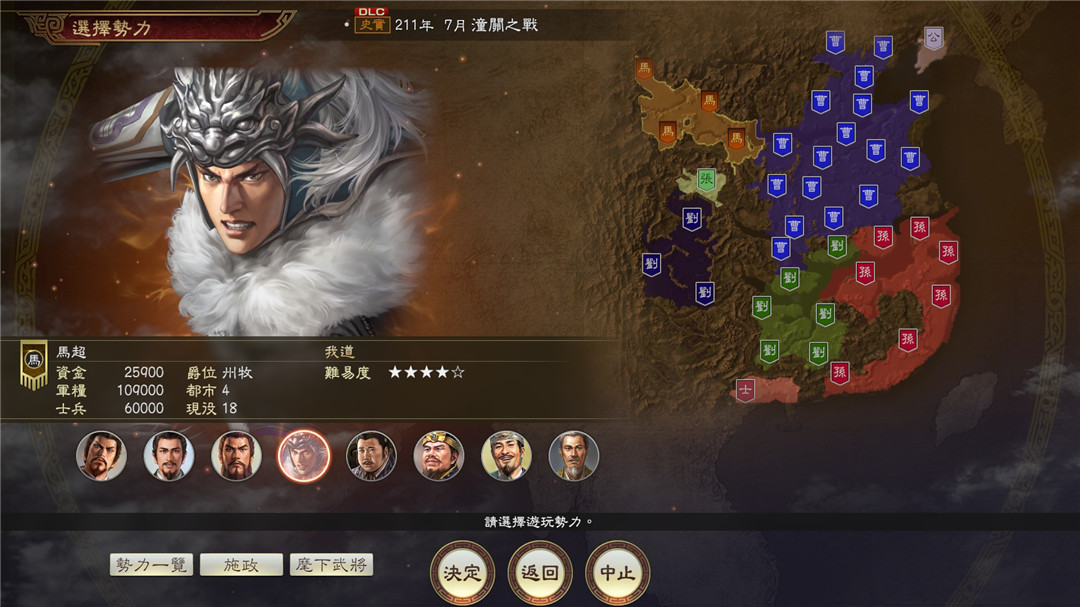This screenshot has height=607, width=1080.
Task: Pick the red-bearded Sun Quan portrait
Action: click(236, 456)
